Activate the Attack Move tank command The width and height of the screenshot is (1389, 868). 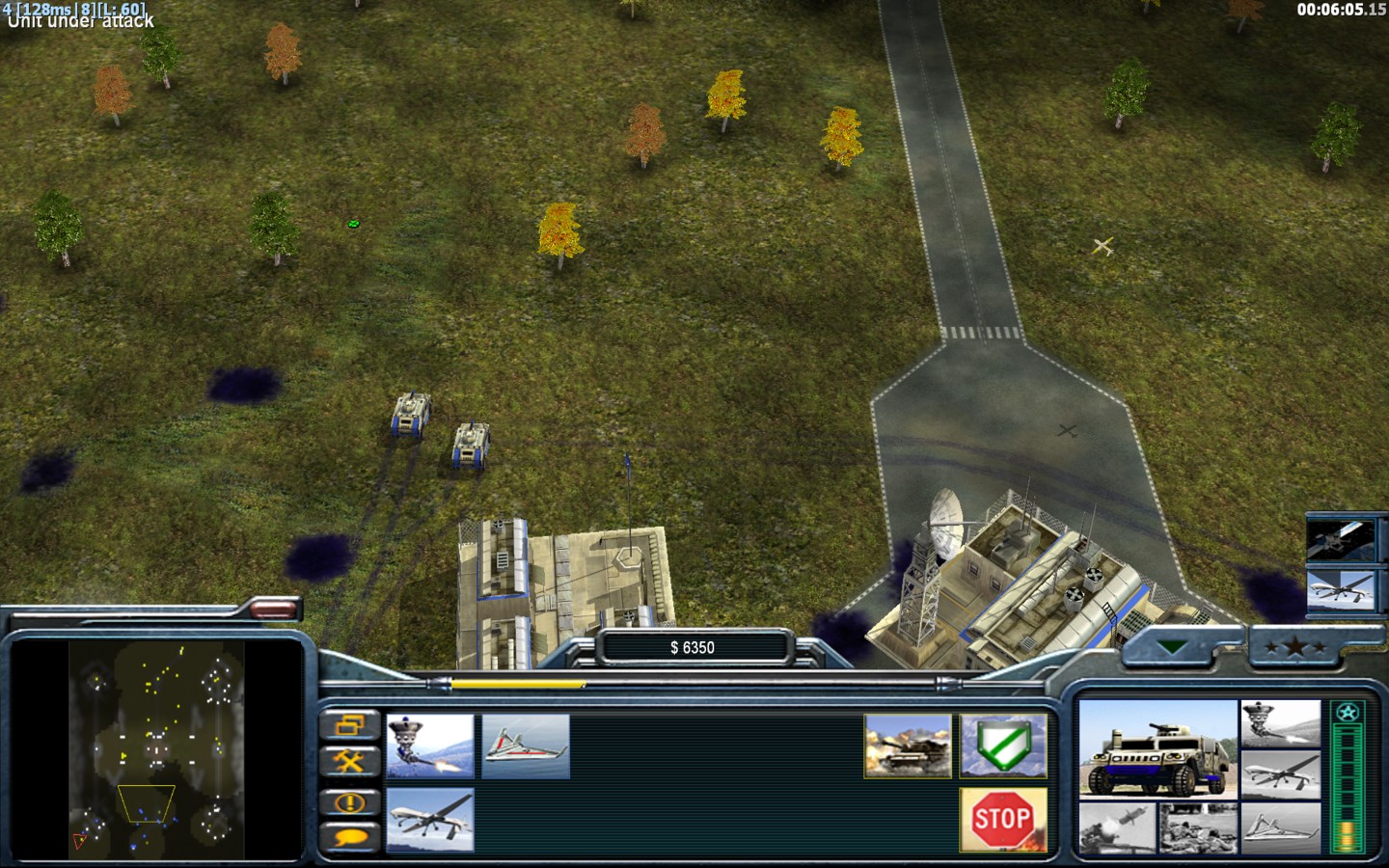908,746
